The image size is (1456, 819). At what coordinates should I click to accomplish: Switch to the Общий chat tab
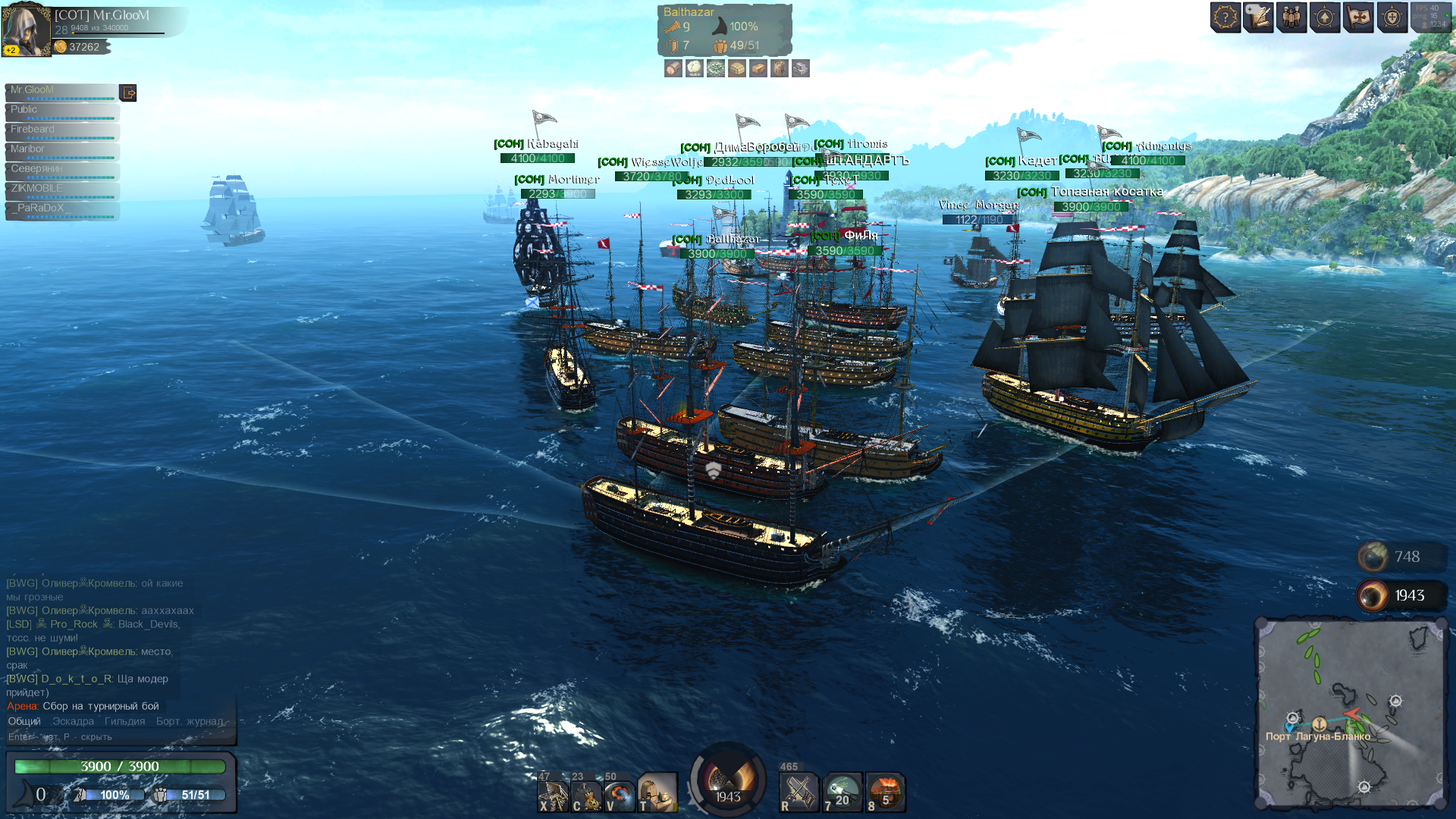point(24,721)
